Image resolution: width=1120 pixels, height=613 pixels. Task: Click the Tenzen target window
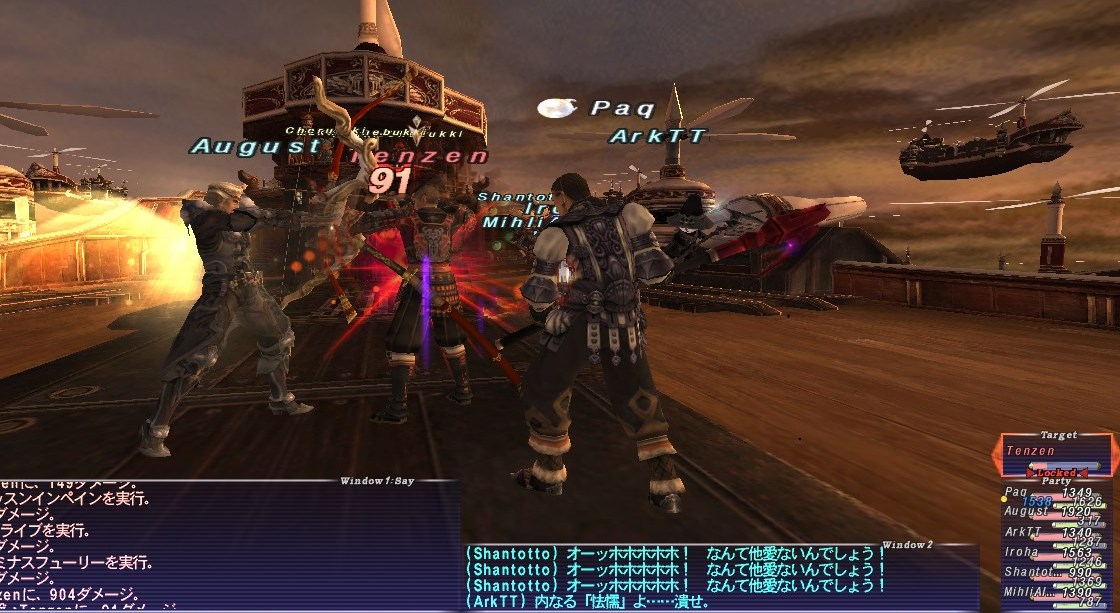1058,455
